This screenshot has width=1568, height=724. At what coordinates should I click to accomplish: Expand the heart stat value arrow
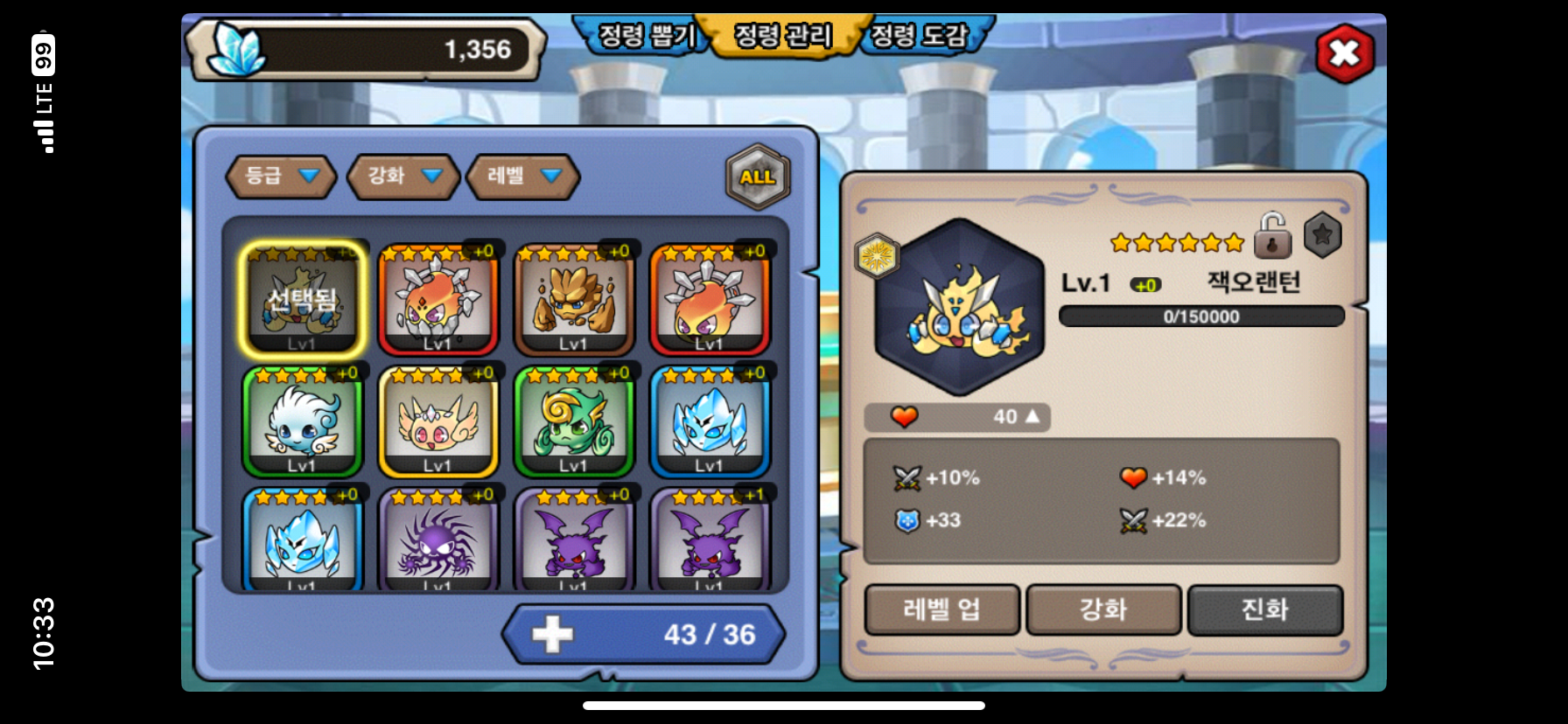1032,416
